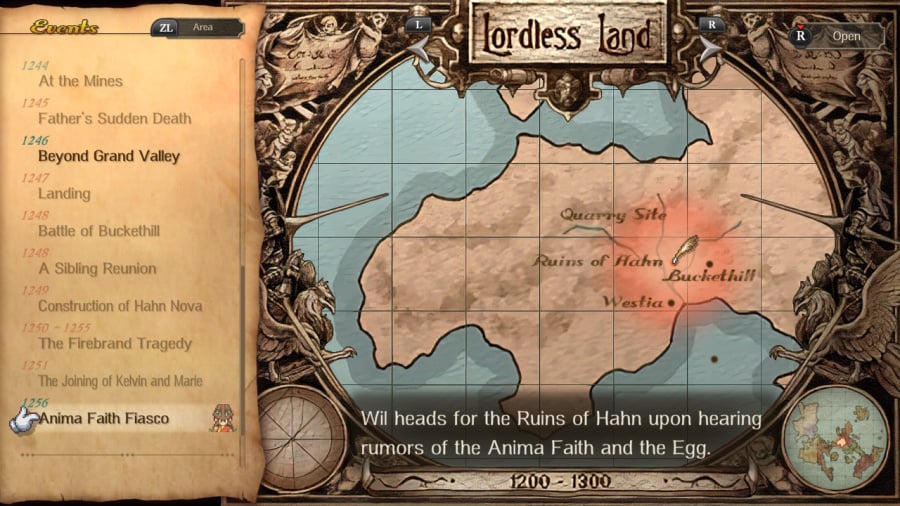Choose Father's Sudden Death event

click(x=114, y=119)
